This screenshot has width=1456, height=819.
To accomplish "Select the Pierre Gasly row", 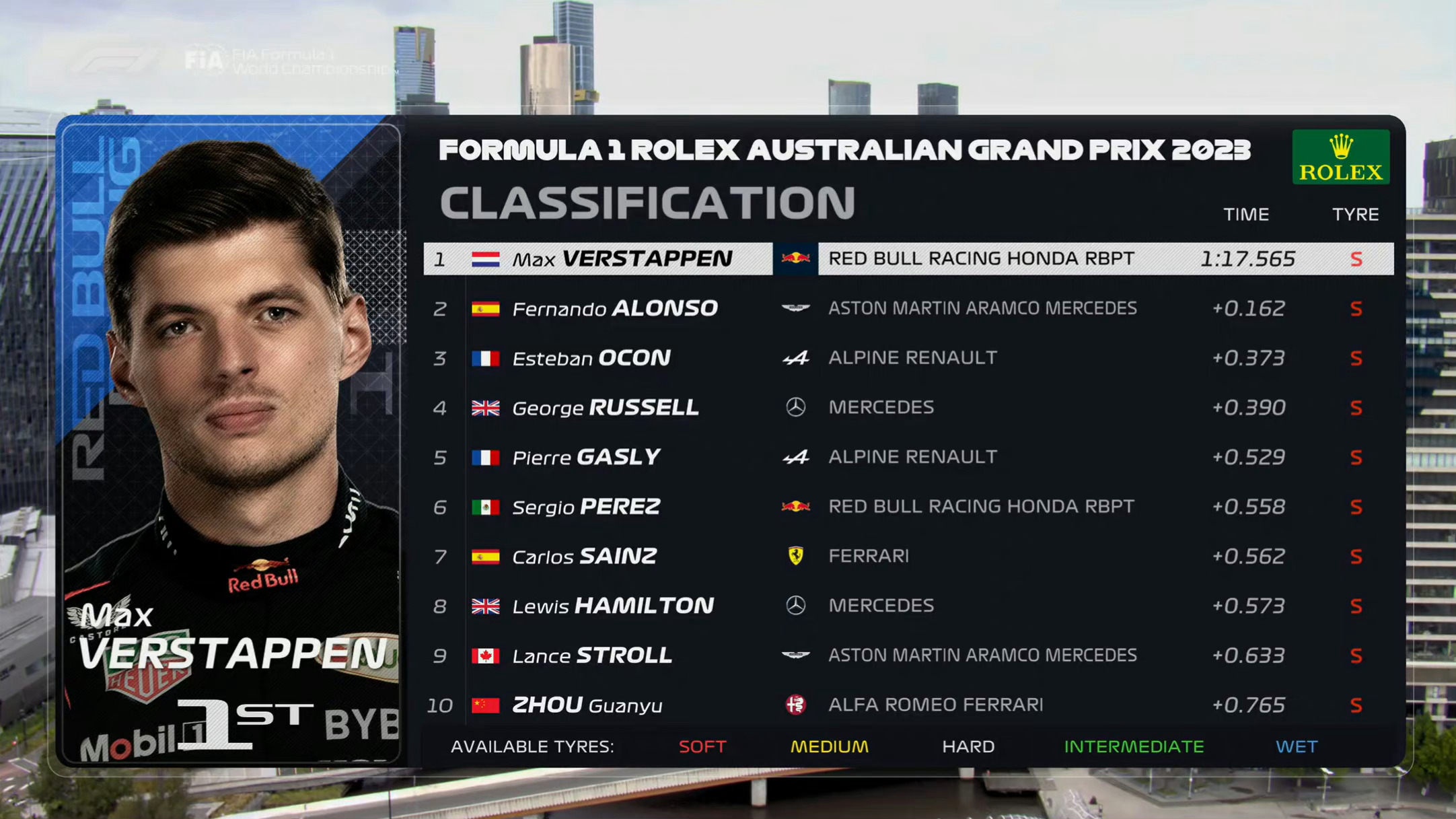I will 908,457.
